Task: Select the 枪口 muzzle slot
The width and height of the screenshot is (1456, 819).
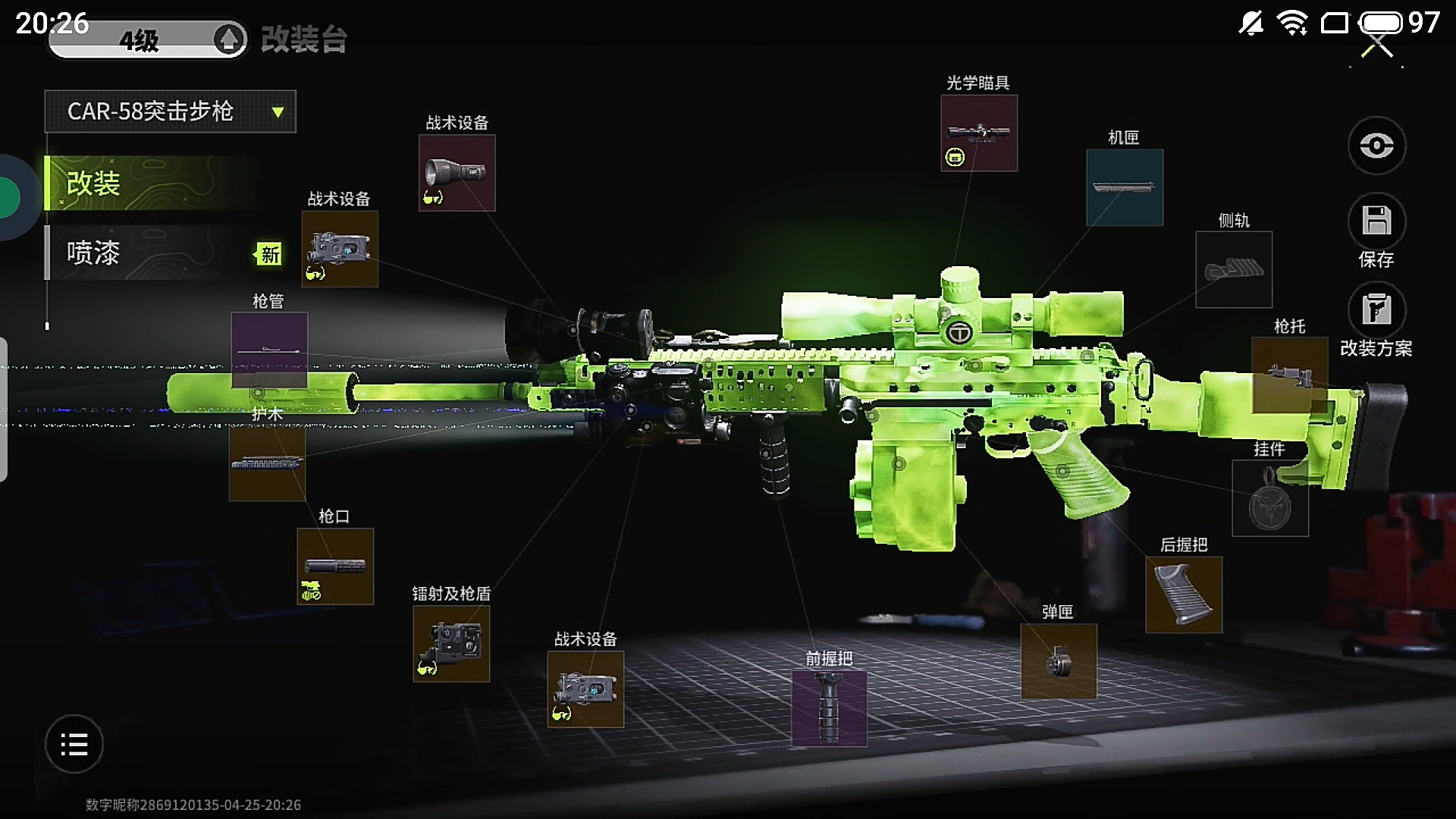Action: coord(334,566)
